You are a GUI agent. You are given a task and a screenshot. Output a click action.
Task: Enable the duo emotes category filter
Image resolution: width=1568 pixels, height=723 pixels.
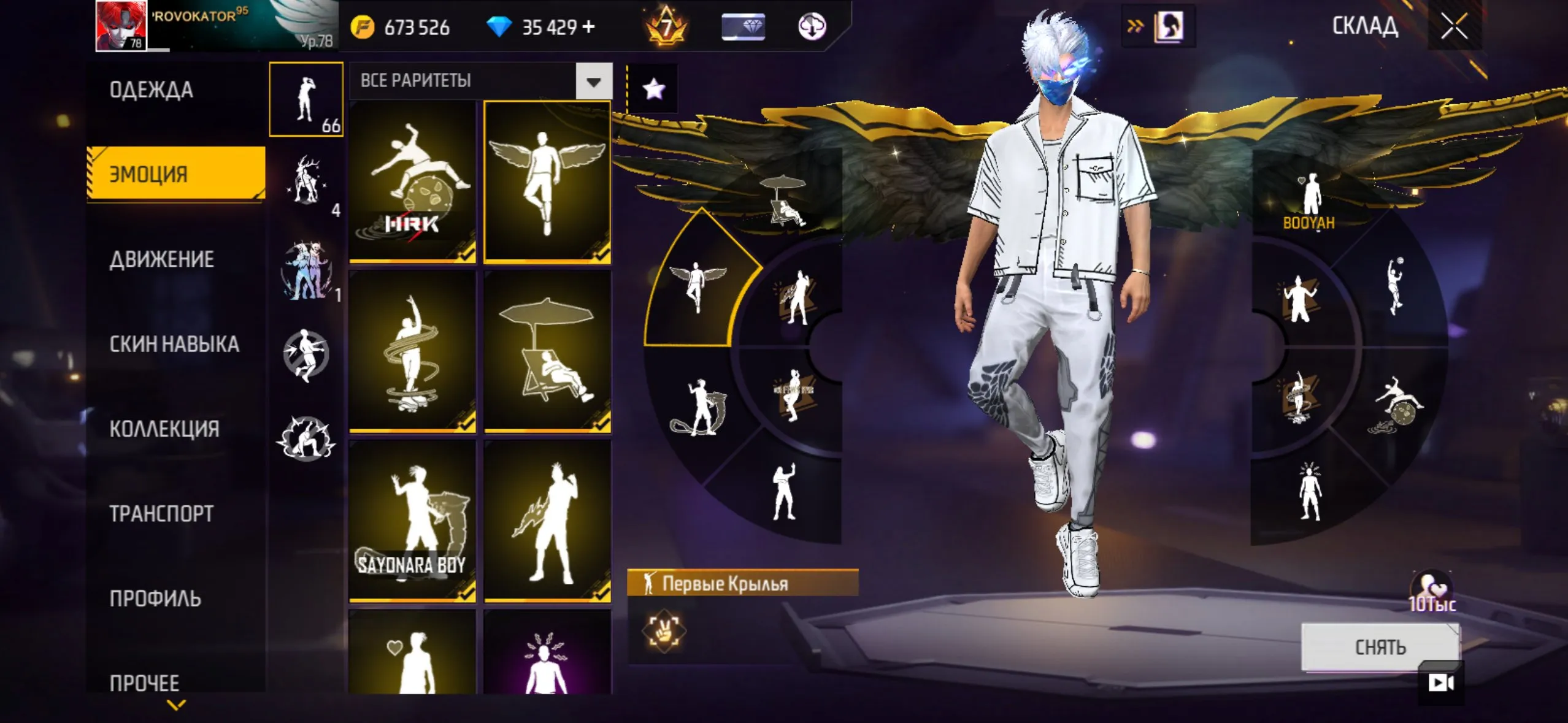307,270
